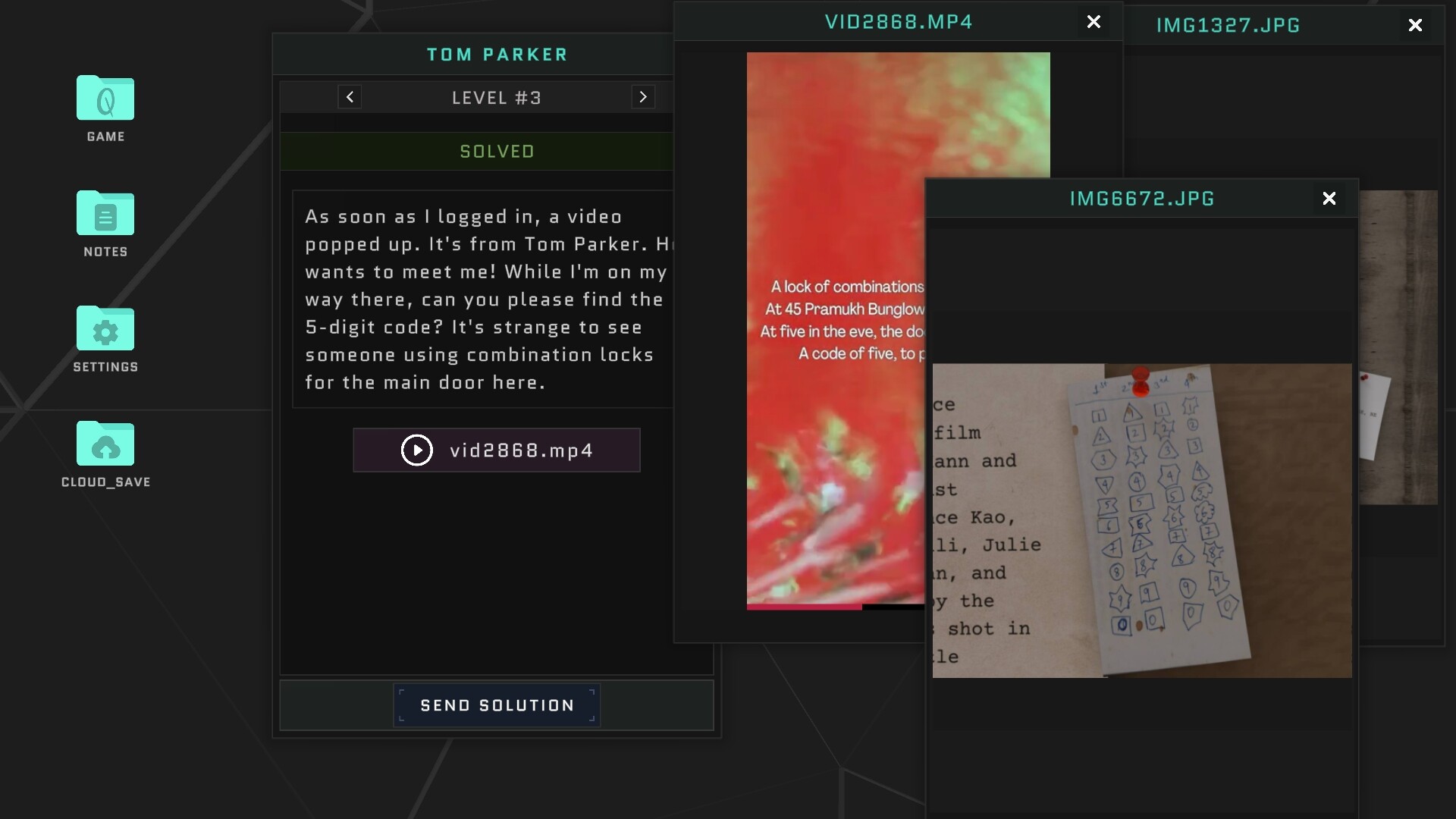1456x819 pixels.
Task: Click the vid2868.mp4 attachment bar
Action: pyautogui.click(x=496, y=450)
